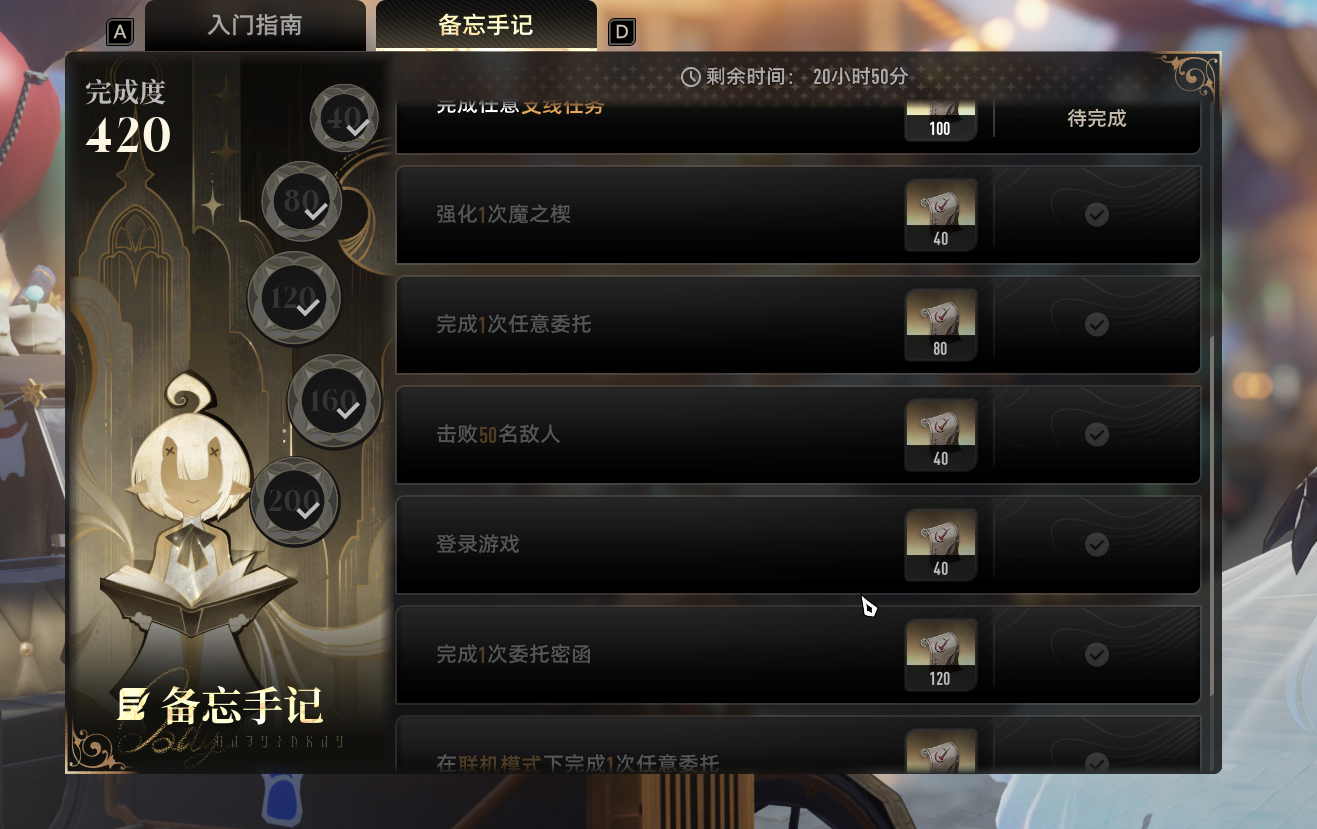Viewport: 1317px width, 829px height.
Task: Click the 80-point milestone reward medal
Action: click(302, 201)
